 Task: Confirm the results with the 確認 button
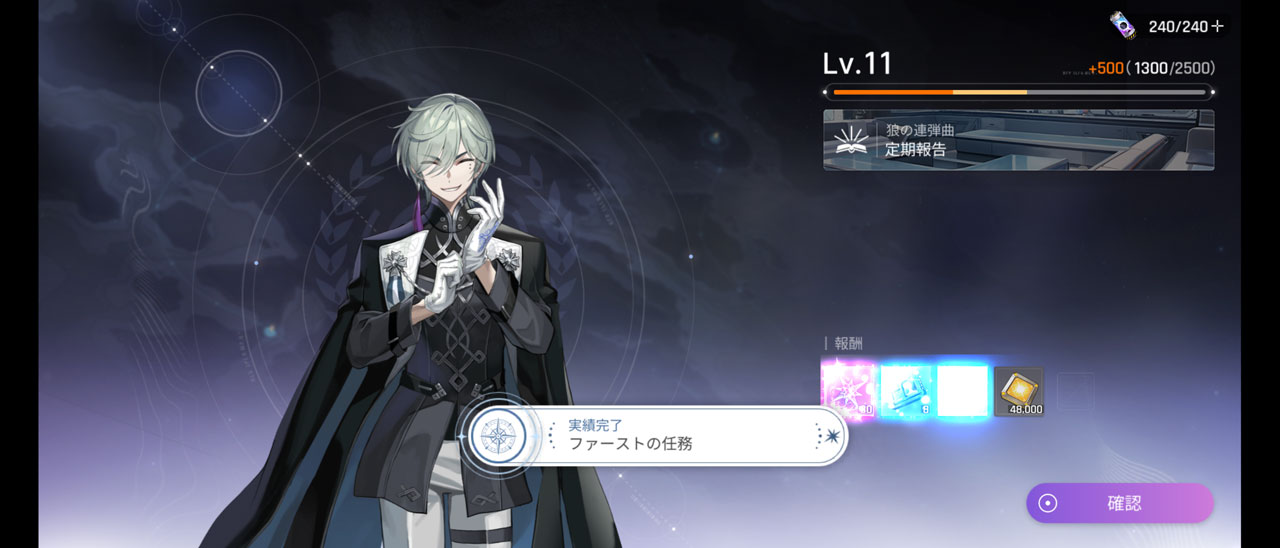pyautogui.click(x=1119, y=503)
